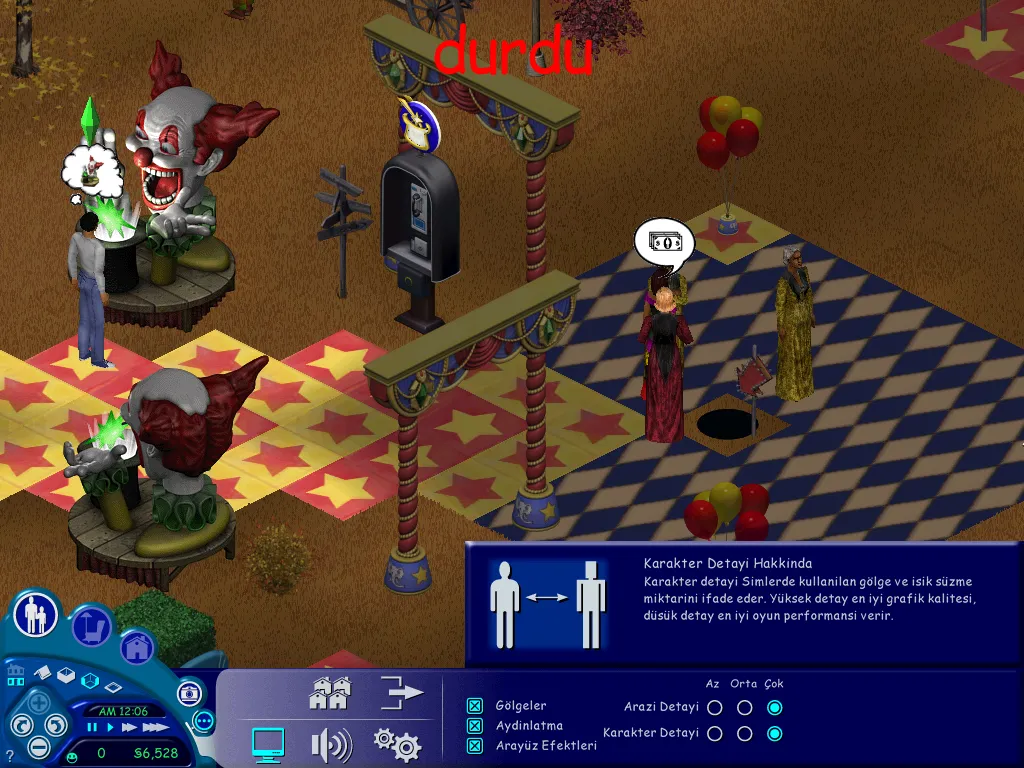Click the three-dots options button
Image resolution: width=1024 pixels, height=768 pixels.
click(x=204, y=720)
